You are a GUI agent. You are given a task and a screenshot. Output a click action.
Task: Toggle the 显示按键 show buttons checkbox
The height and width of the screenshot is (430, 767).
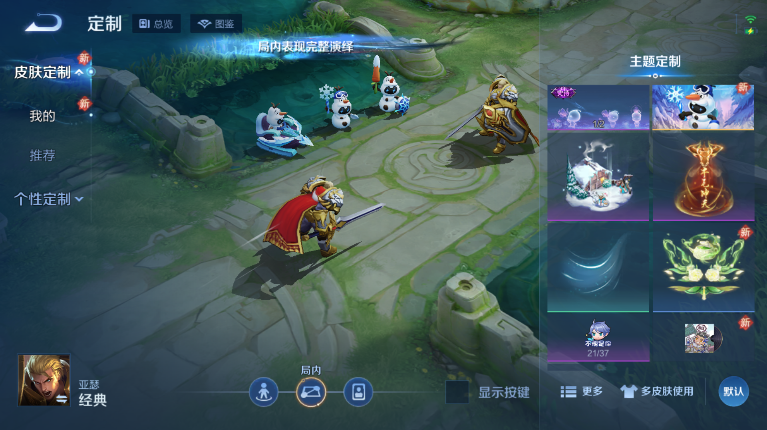[457, 392]
